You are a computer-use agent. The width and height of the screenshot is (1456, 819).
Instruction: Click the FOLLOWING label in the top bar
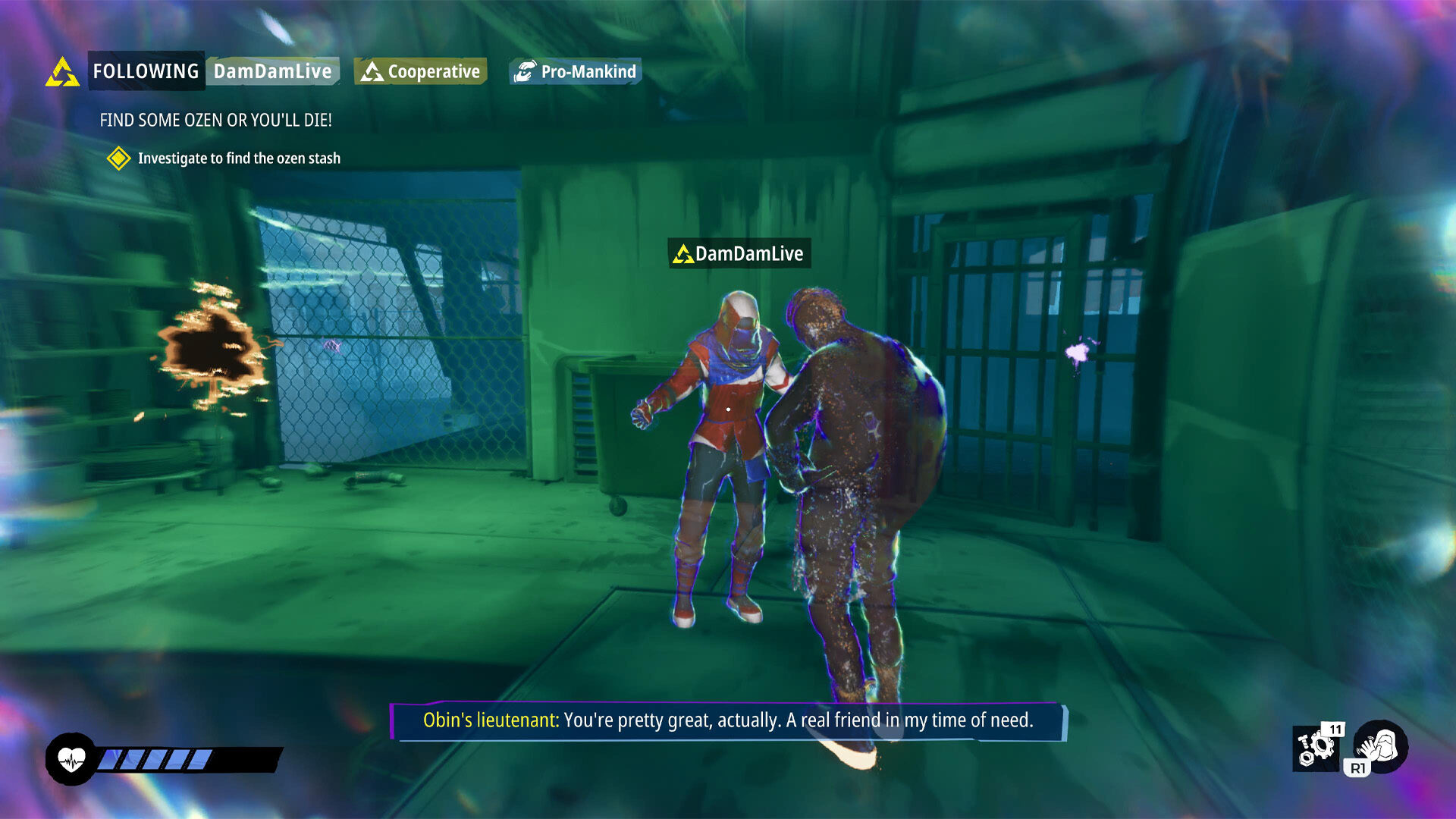coord(146,71)
